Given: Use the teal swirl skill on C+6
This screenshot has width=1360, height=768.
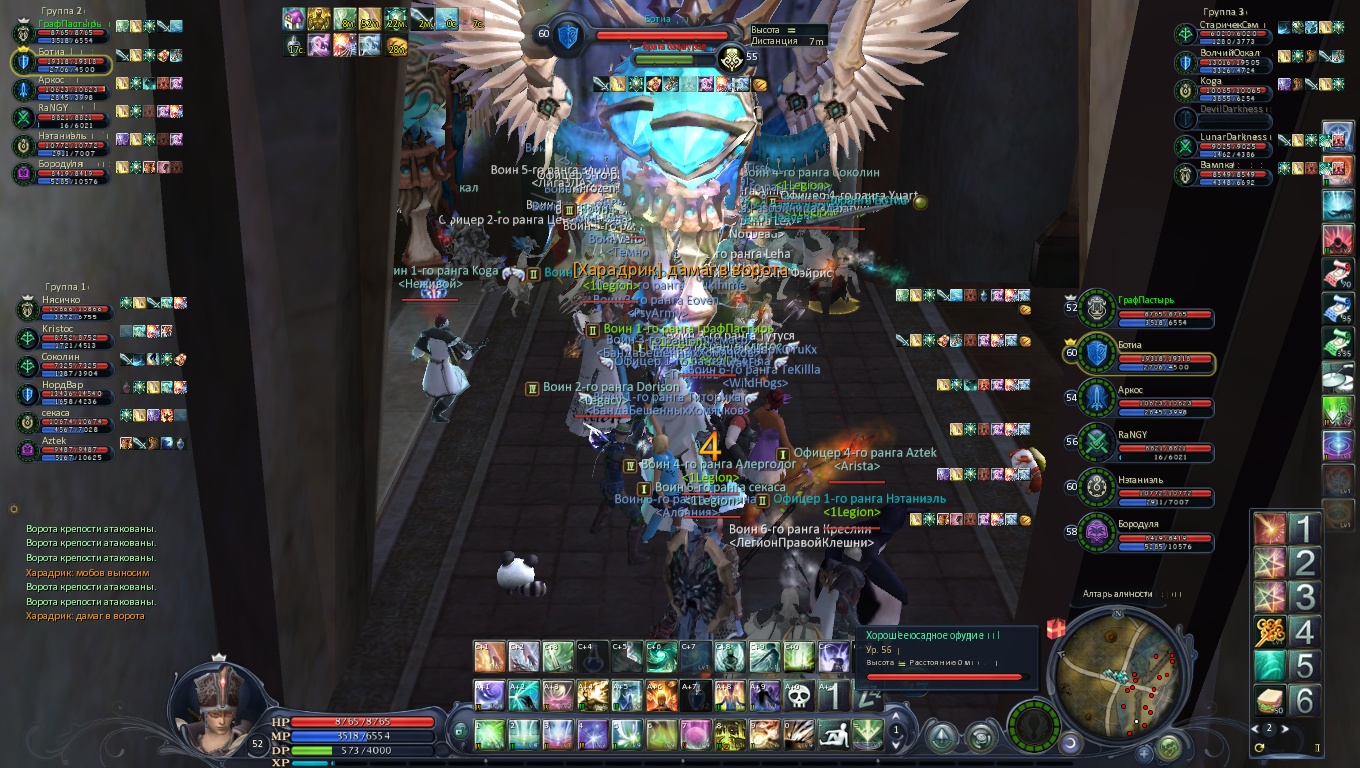Looking at the screenshot, I should (x=659, y=657).
